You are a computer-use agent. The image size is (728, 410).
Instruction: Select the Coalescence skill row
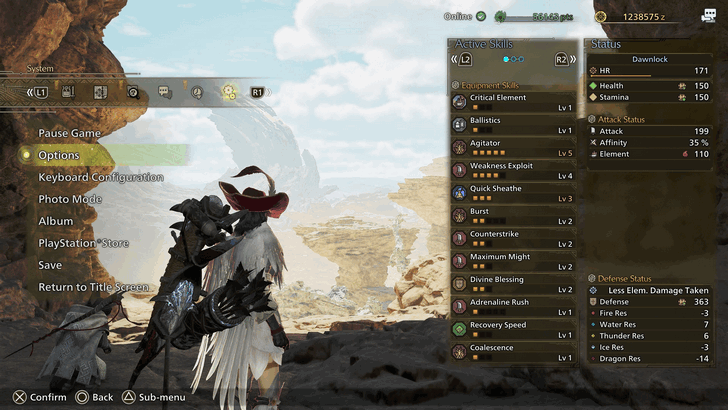pyautogui.click(x=513, y=352)
